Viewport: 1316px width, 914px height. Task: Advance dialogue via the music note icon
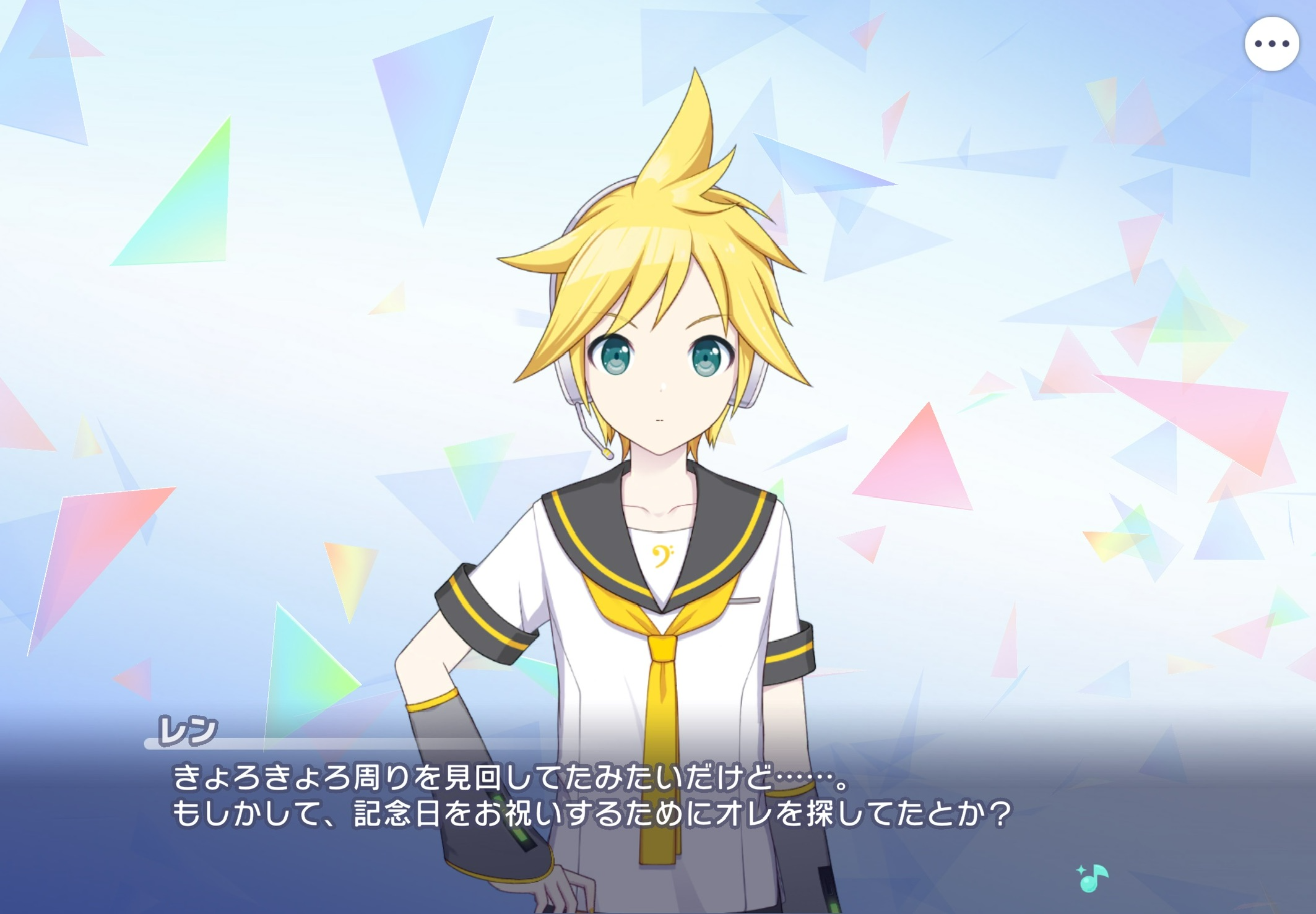1093,877
